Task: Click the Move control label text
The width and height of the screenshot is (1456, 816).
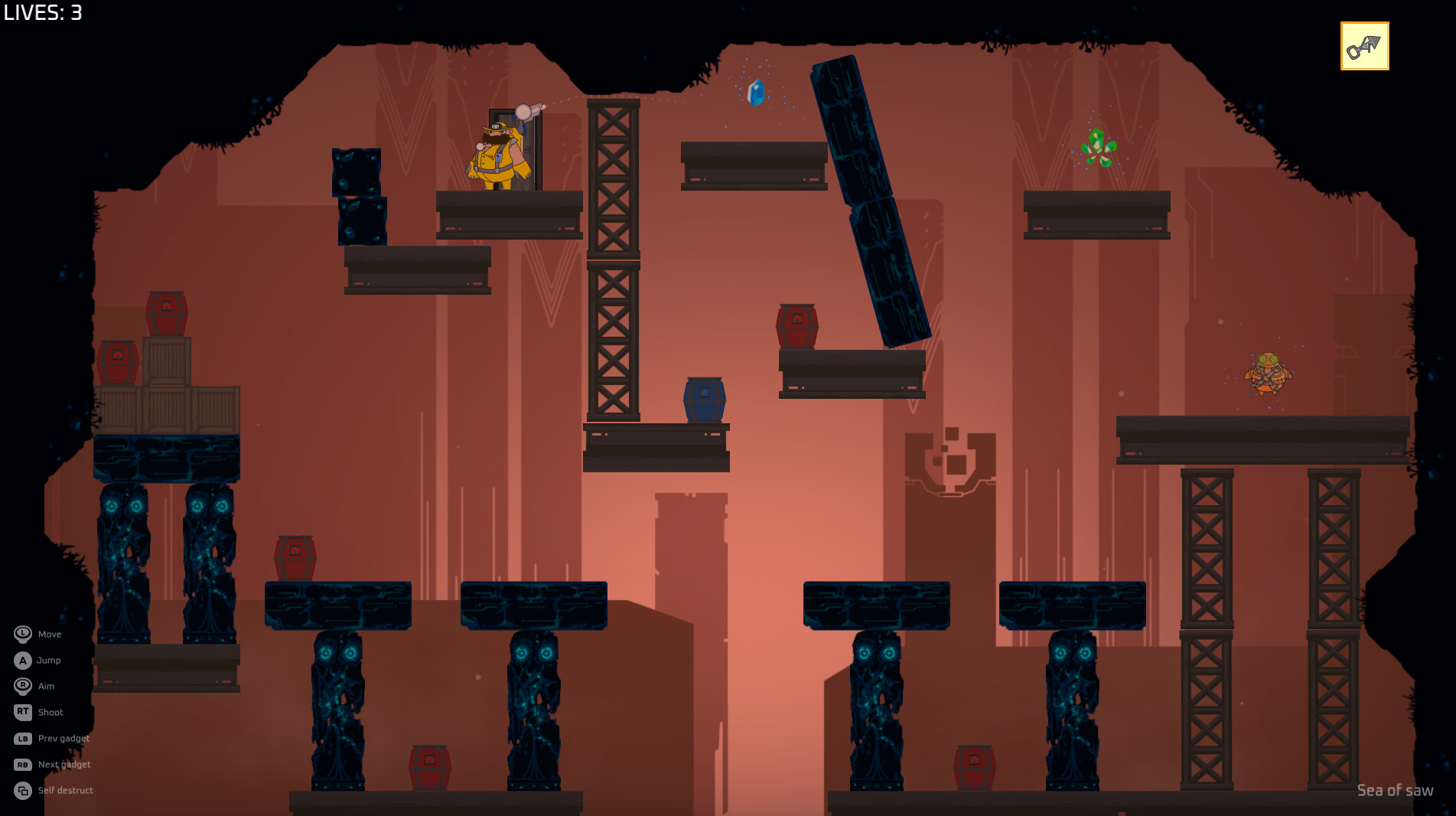Action: pyautogui.click(x=50, y=634)
